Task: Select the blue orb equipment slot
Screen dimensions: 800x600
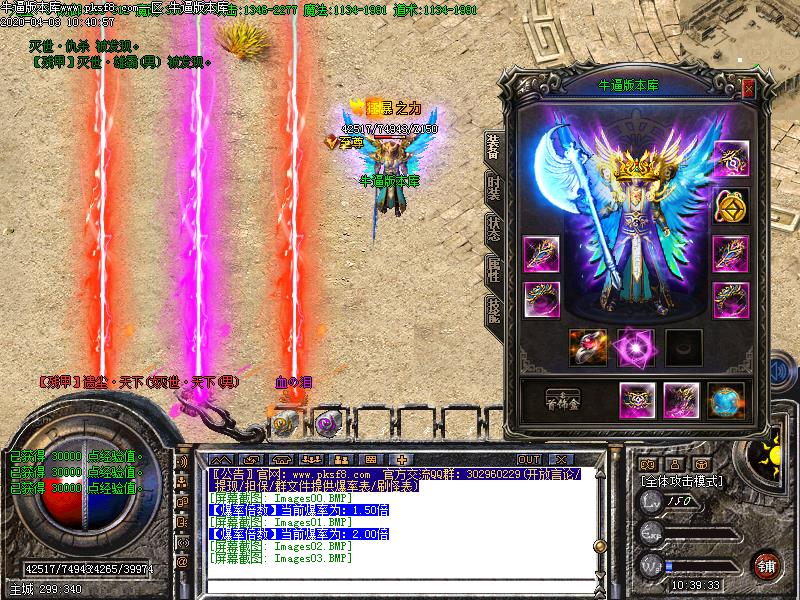Action: (726, 400)
